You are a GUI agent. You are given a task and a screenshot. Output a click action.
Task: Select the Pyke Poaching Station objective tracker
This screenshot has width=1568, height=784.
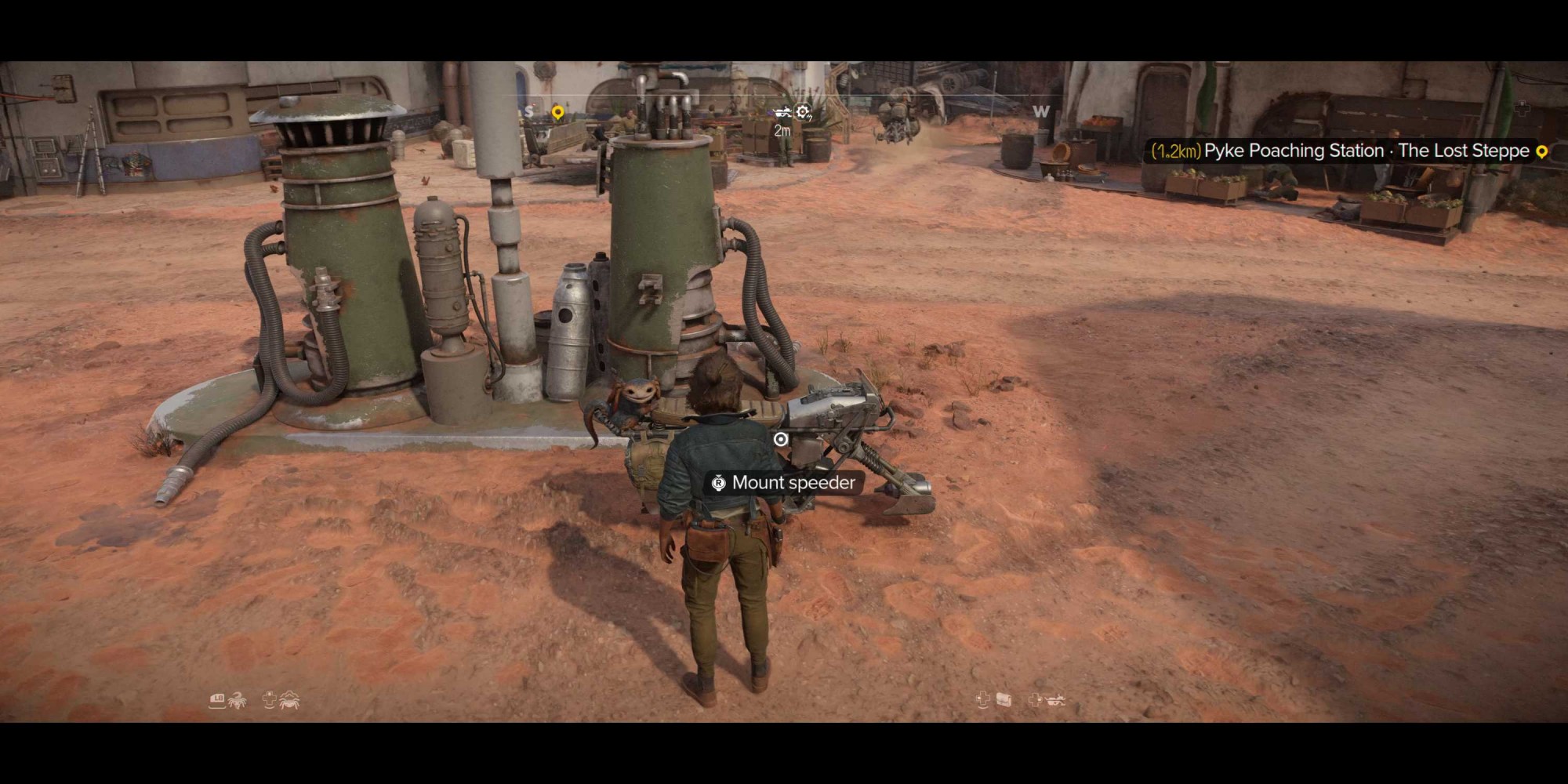pyautogui.click(x=1345, y=151)
